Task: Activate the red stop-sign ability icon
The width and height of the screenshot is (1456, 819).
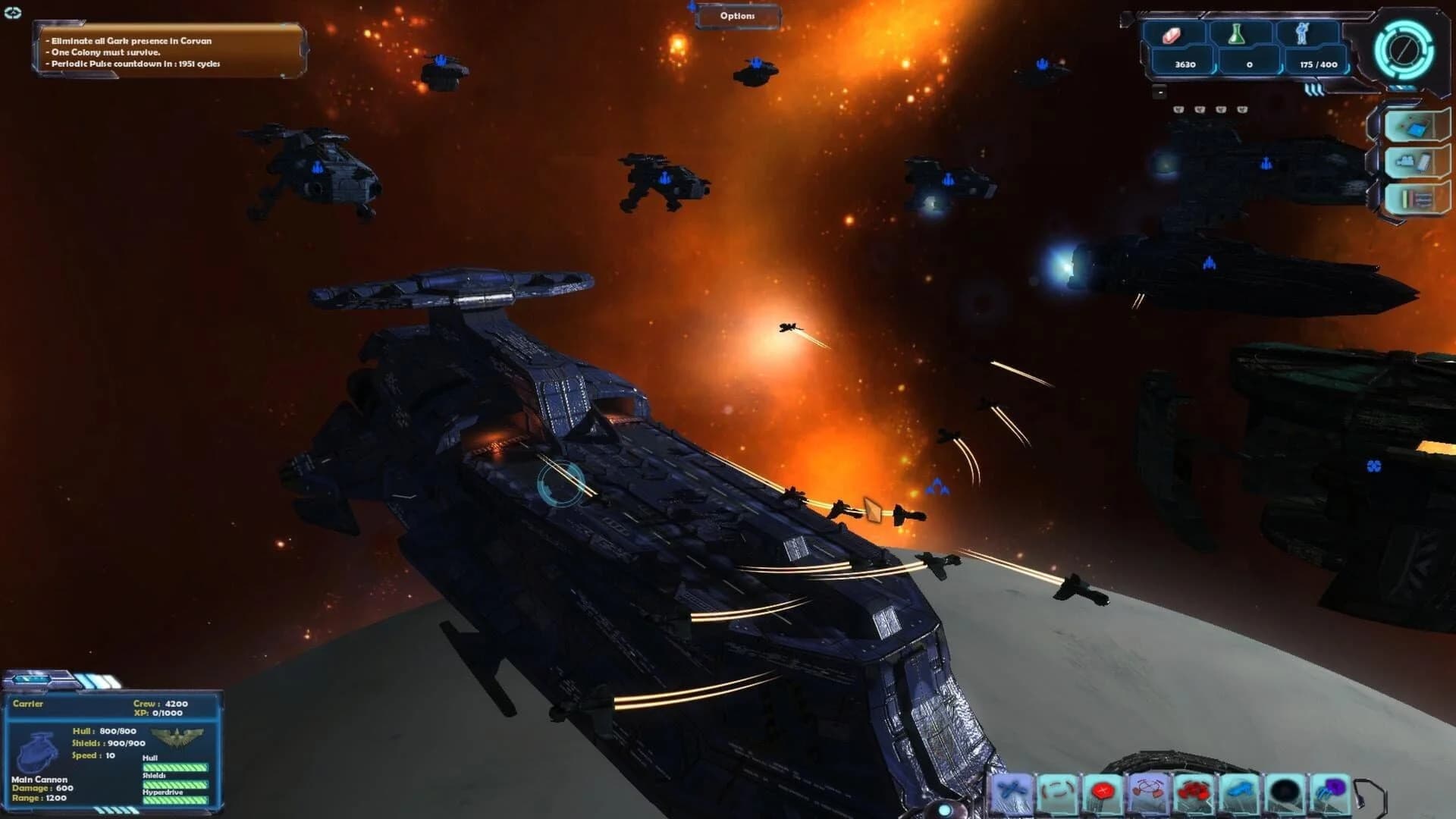Action: click(1101, 791)
